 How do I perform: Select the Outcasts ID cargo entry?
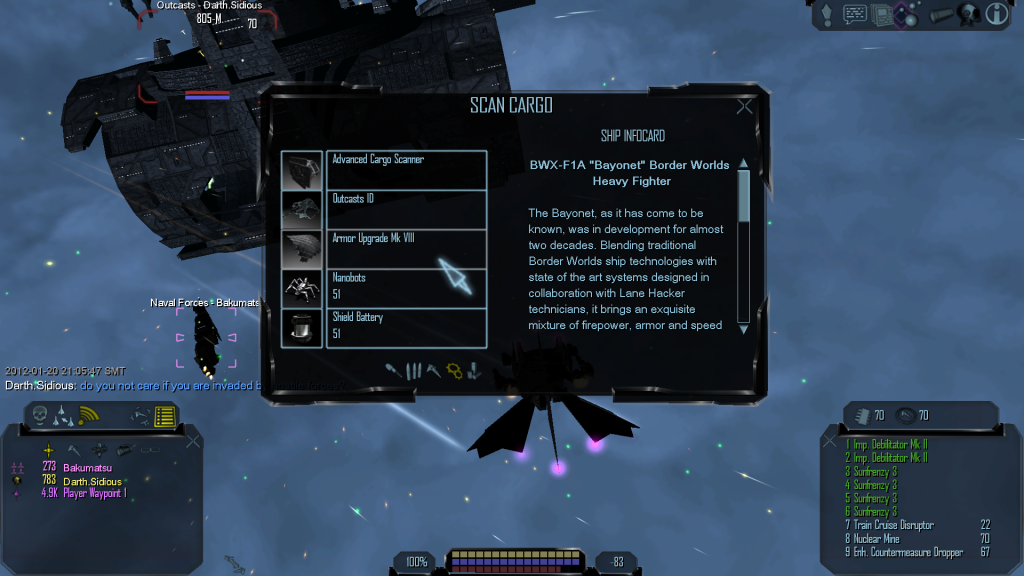pyautogui.click(x=406, y=209)
